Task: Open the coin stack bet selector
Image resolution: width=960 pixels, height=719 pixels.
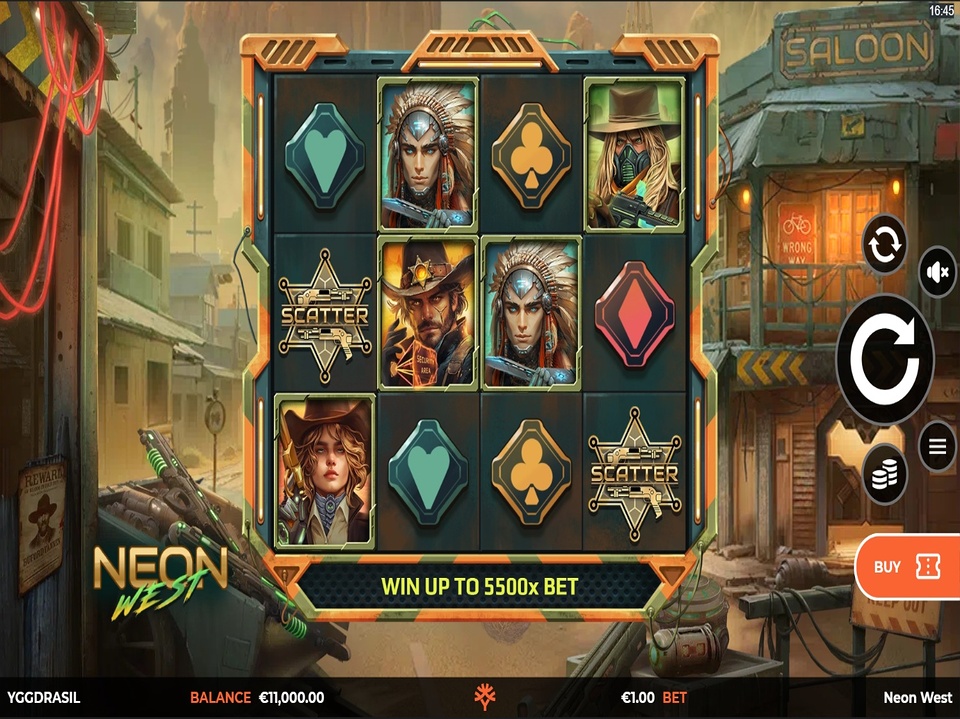Action: 885,474
